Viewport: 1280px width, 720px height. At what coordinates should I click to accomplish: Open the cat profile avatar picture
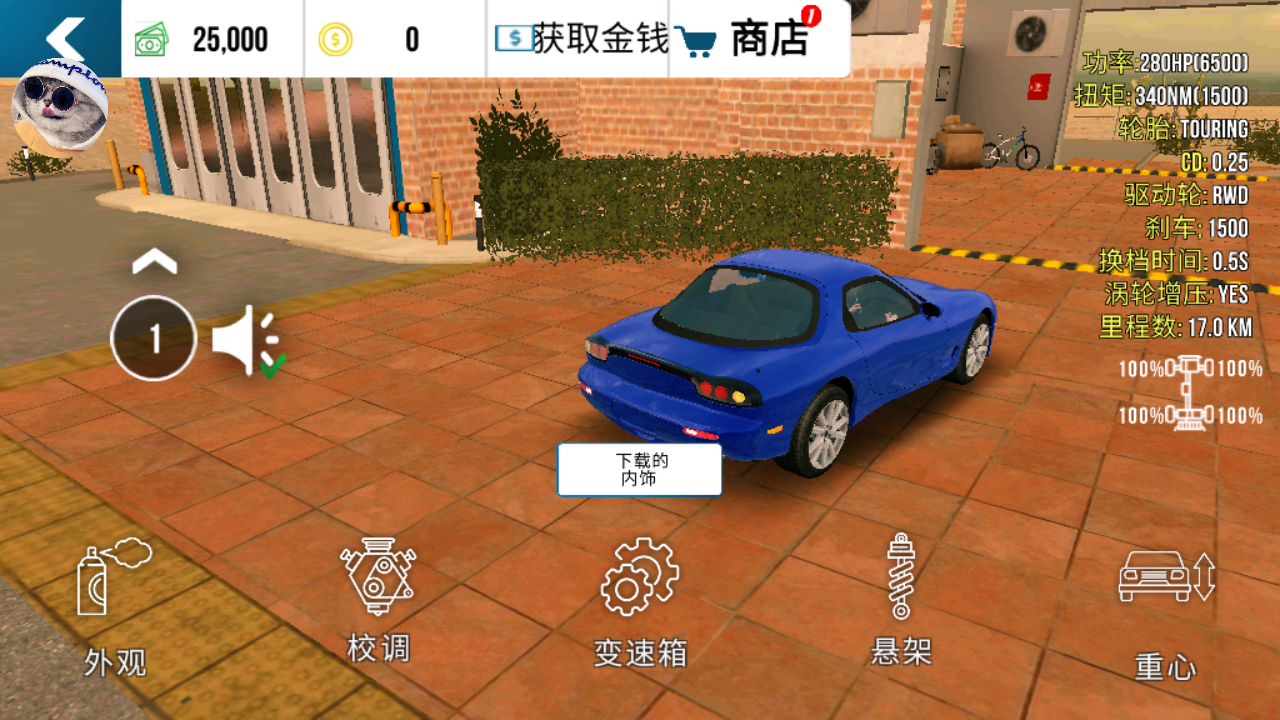57,105
